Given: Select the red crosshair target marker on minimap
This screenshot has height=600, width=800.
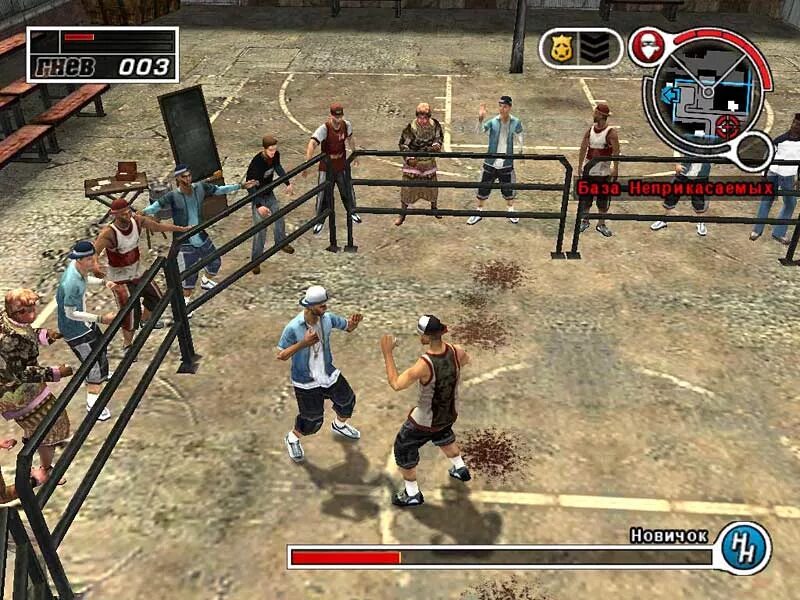Looking at the screenshot, I should tap(727, 126).
